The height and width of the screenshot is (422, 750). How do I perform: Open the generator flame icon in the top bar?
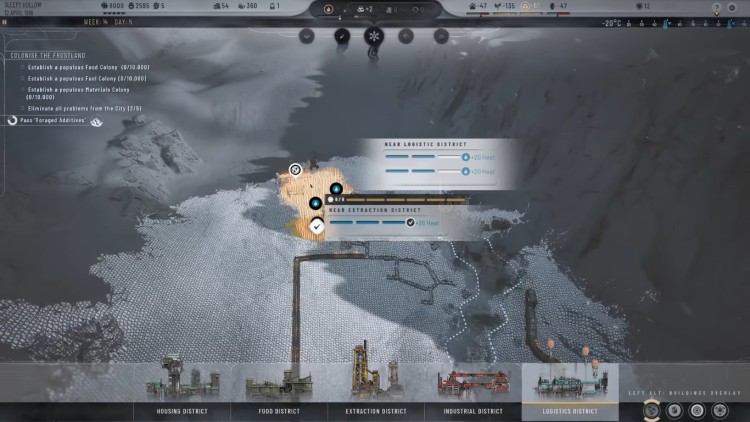point(329,9)
